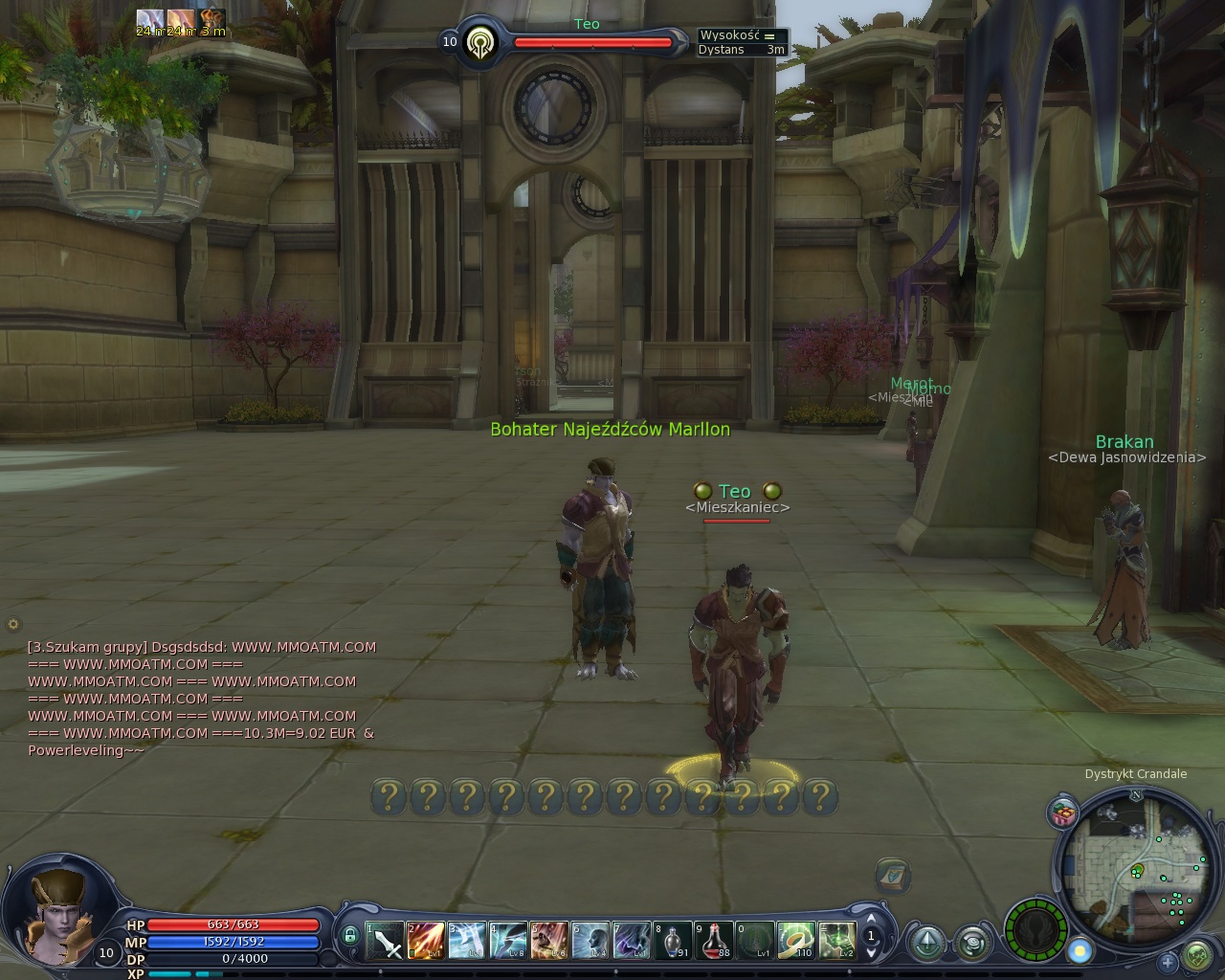
Task: Use the fiery slash skill in slot 2
Action: click(x=426, y=941)
